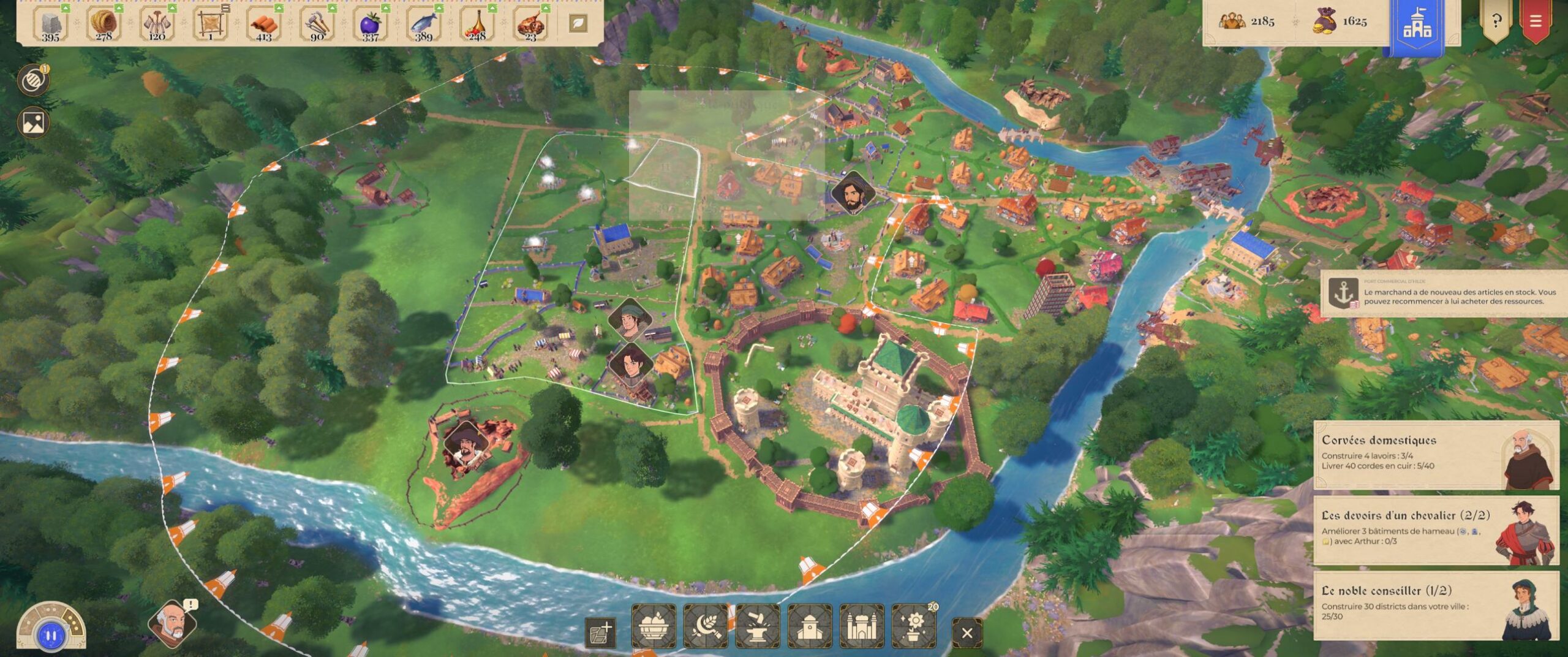Click the striped coin icon with notification badge

click(32, 81)
